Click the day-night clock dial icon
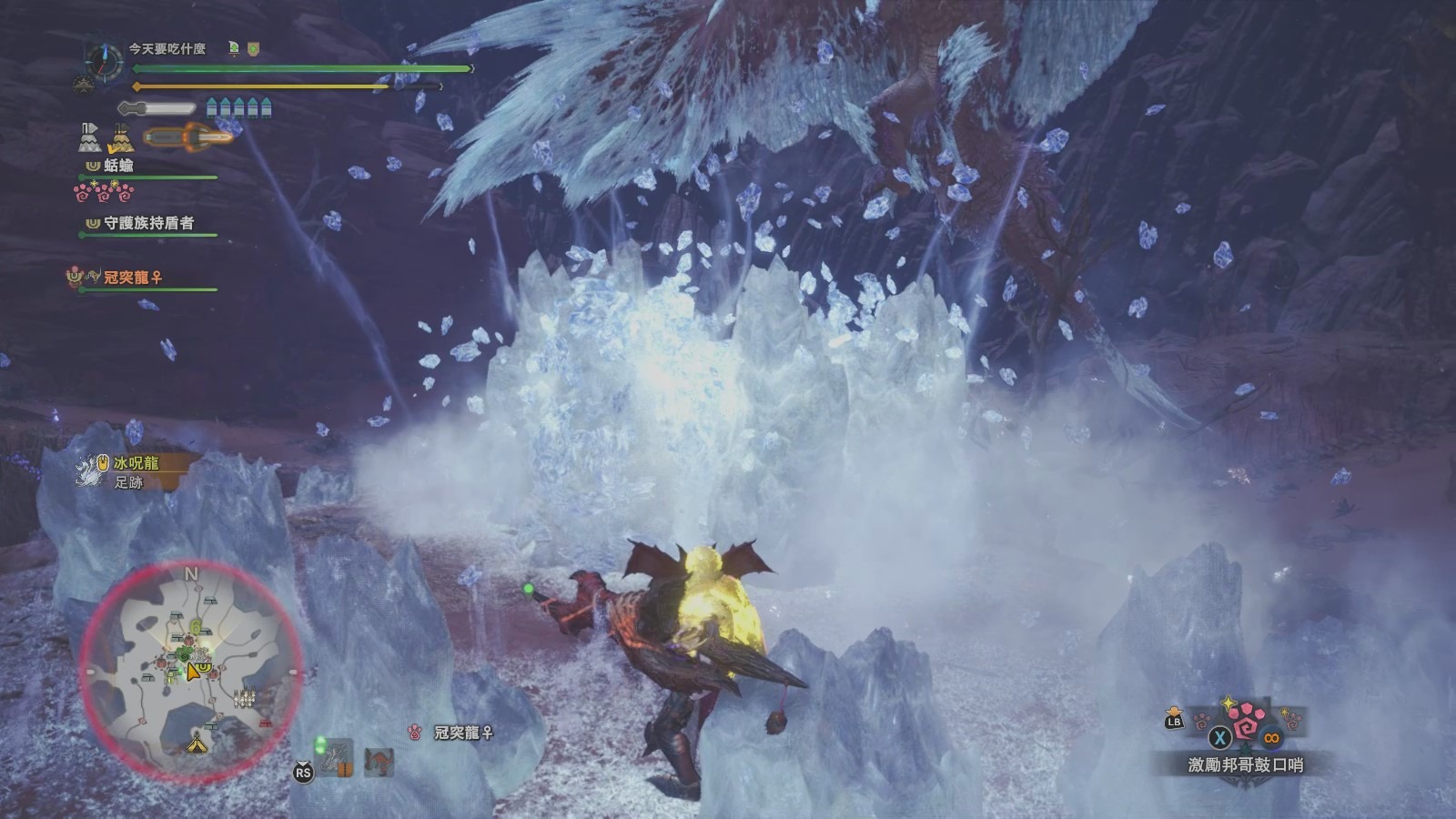This screenshot has width=1456, height=819. coord(104,61)
